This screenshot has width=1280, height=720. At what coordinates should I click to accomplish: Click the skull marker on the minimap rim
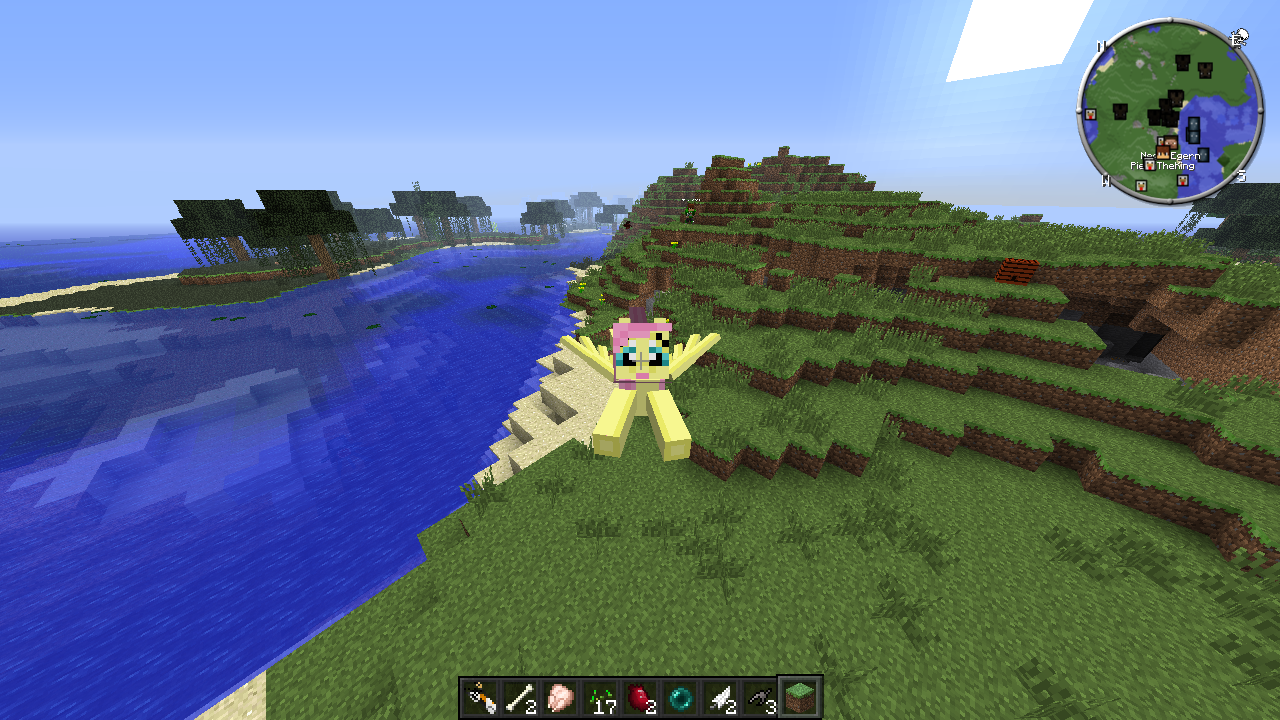point(1240,38)
